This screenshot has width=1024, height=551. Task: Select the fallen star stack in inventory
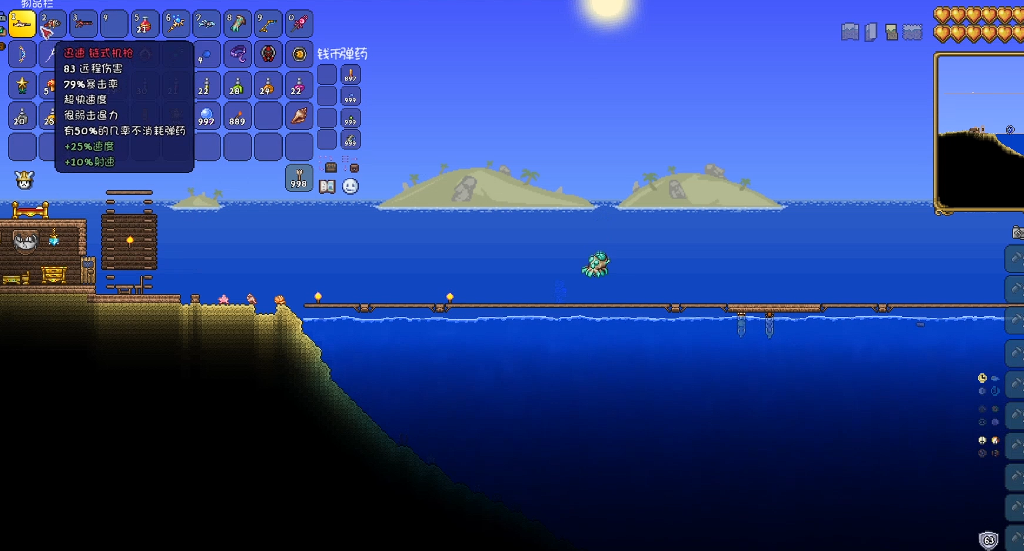[22, 86]
